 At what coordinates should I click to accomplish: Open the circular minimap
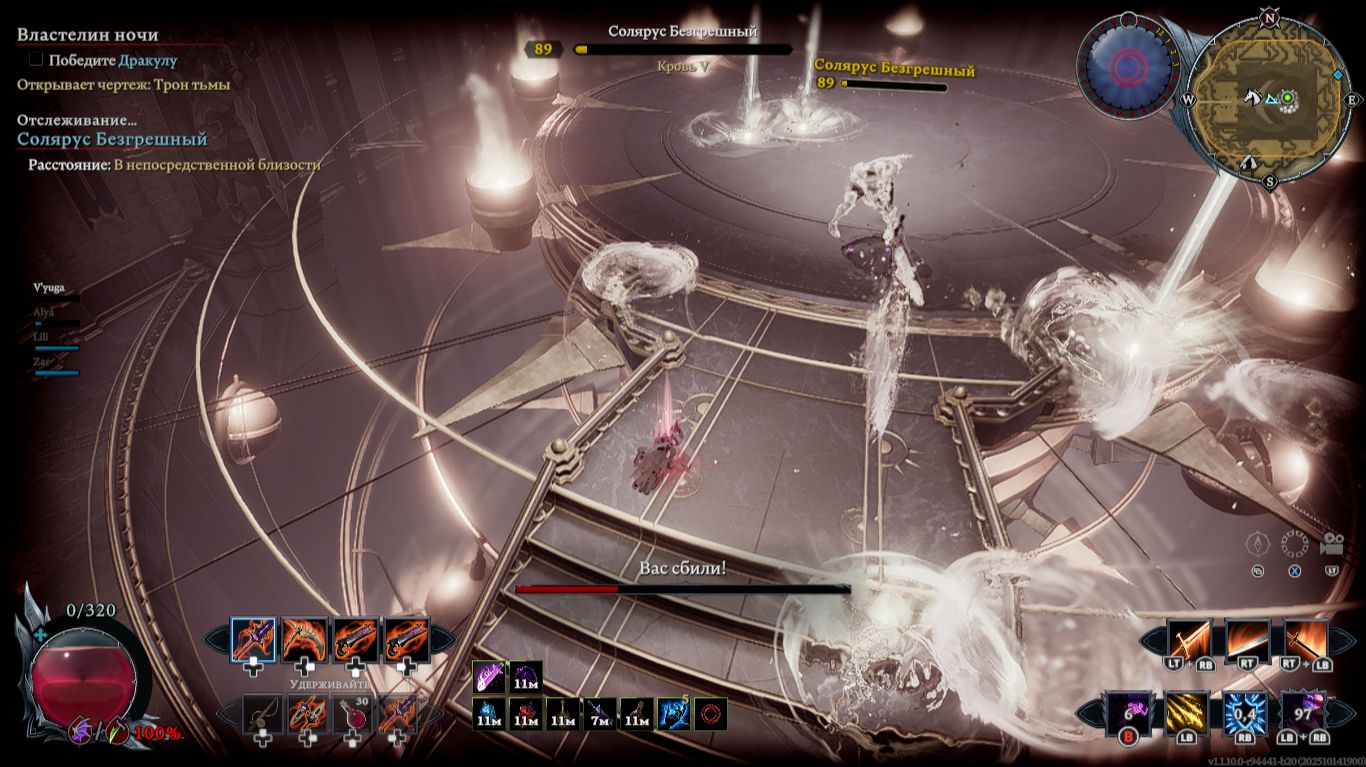[x=1269, y=99]
